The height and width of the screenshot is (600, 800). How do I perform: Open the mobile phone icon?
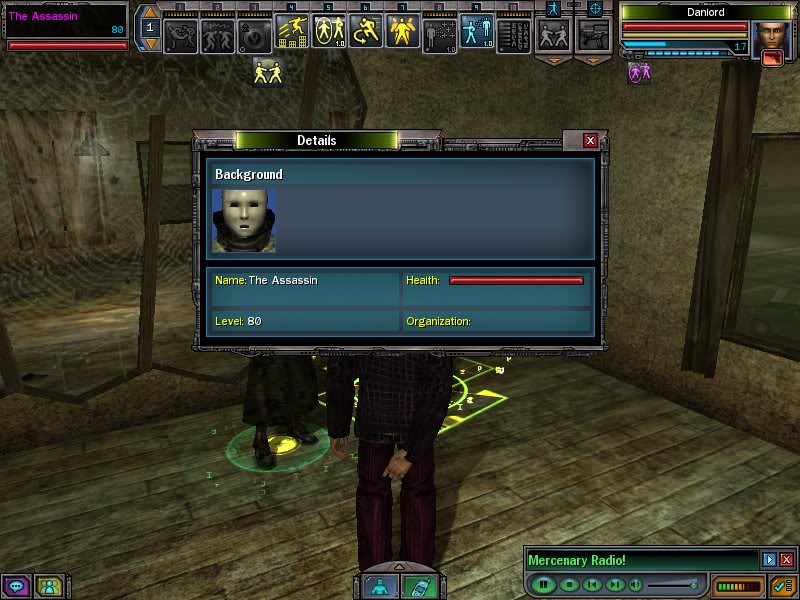tap(420, 588)
